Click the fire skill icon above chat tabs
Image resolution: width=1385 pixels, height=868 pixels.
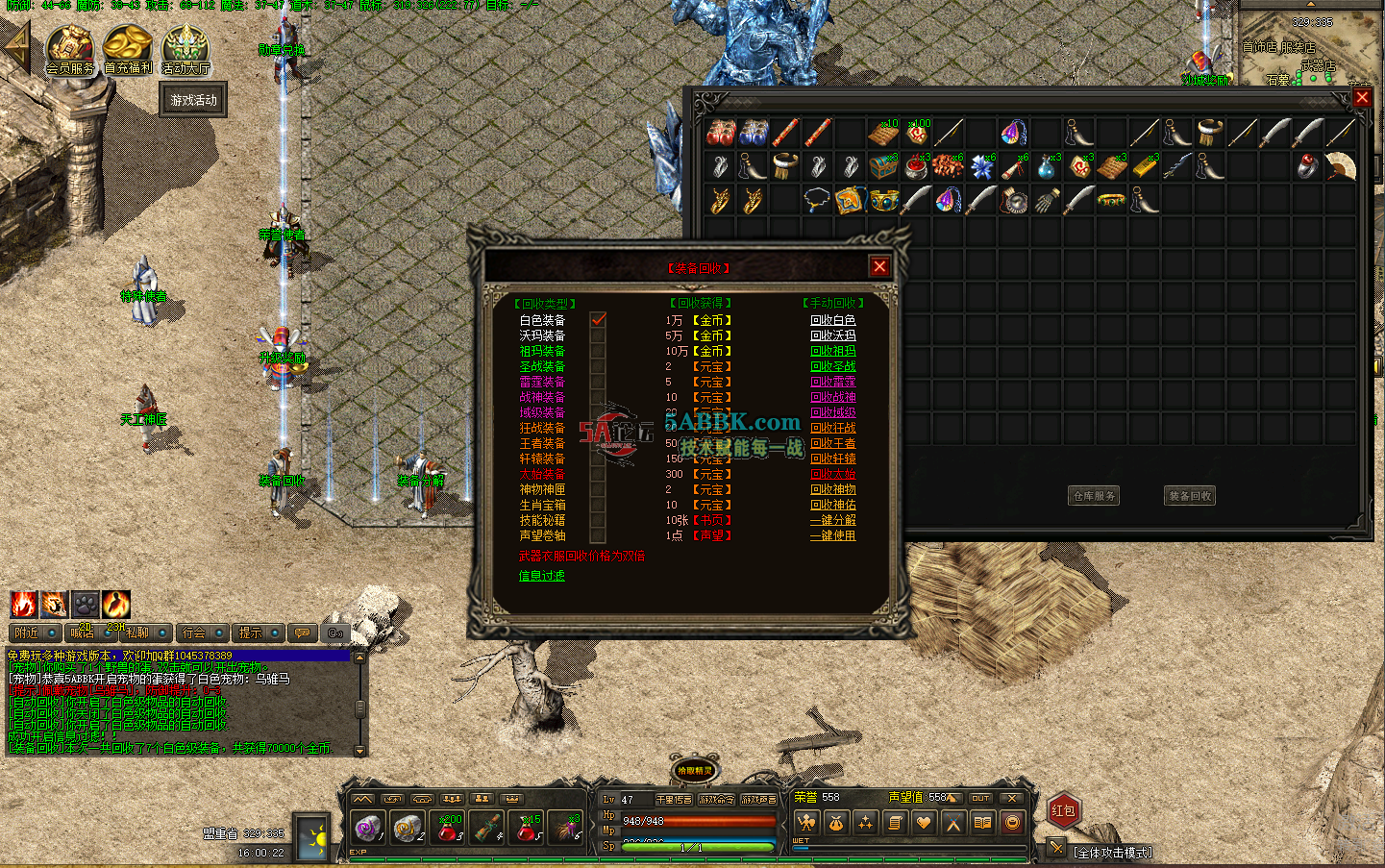point(22,604)
